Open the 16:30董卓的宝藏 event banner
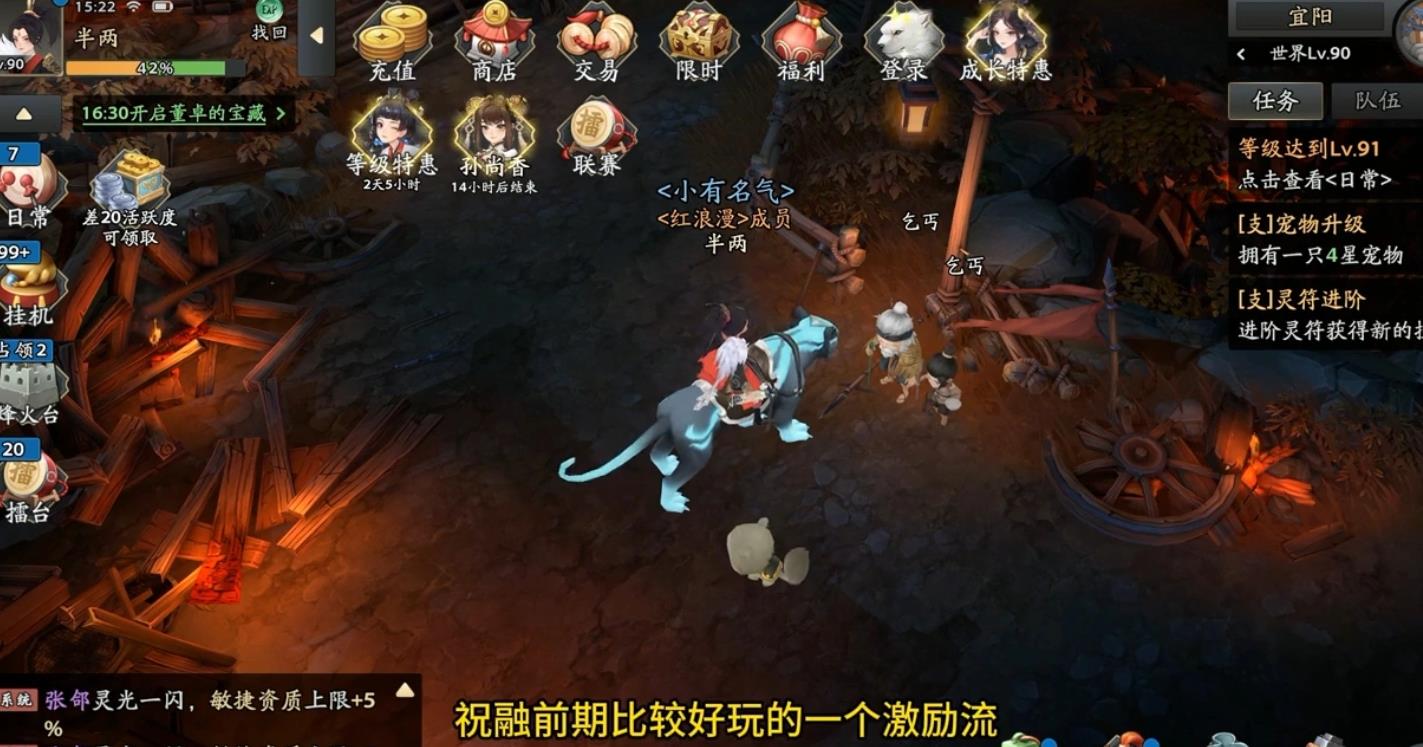The width and height of the screenshot is (1423, 747). pyautogui.click(x=180, y=115)
